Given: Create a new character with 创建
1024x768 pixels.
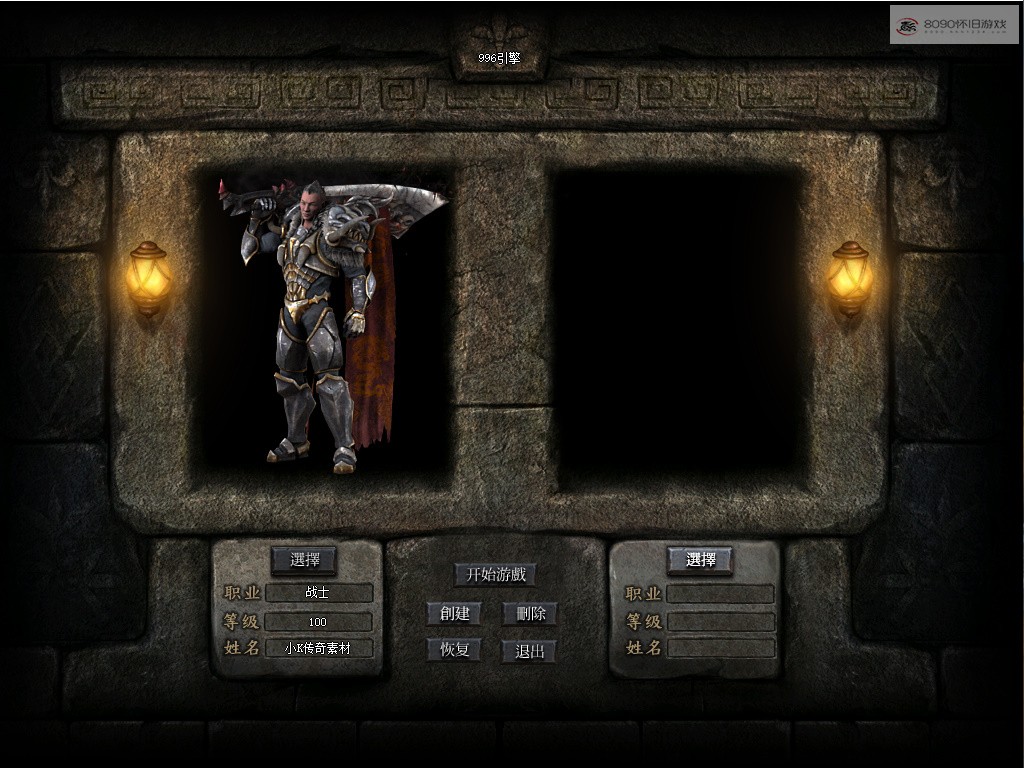Looking at the screenshot, I should (x=453, y=613).
